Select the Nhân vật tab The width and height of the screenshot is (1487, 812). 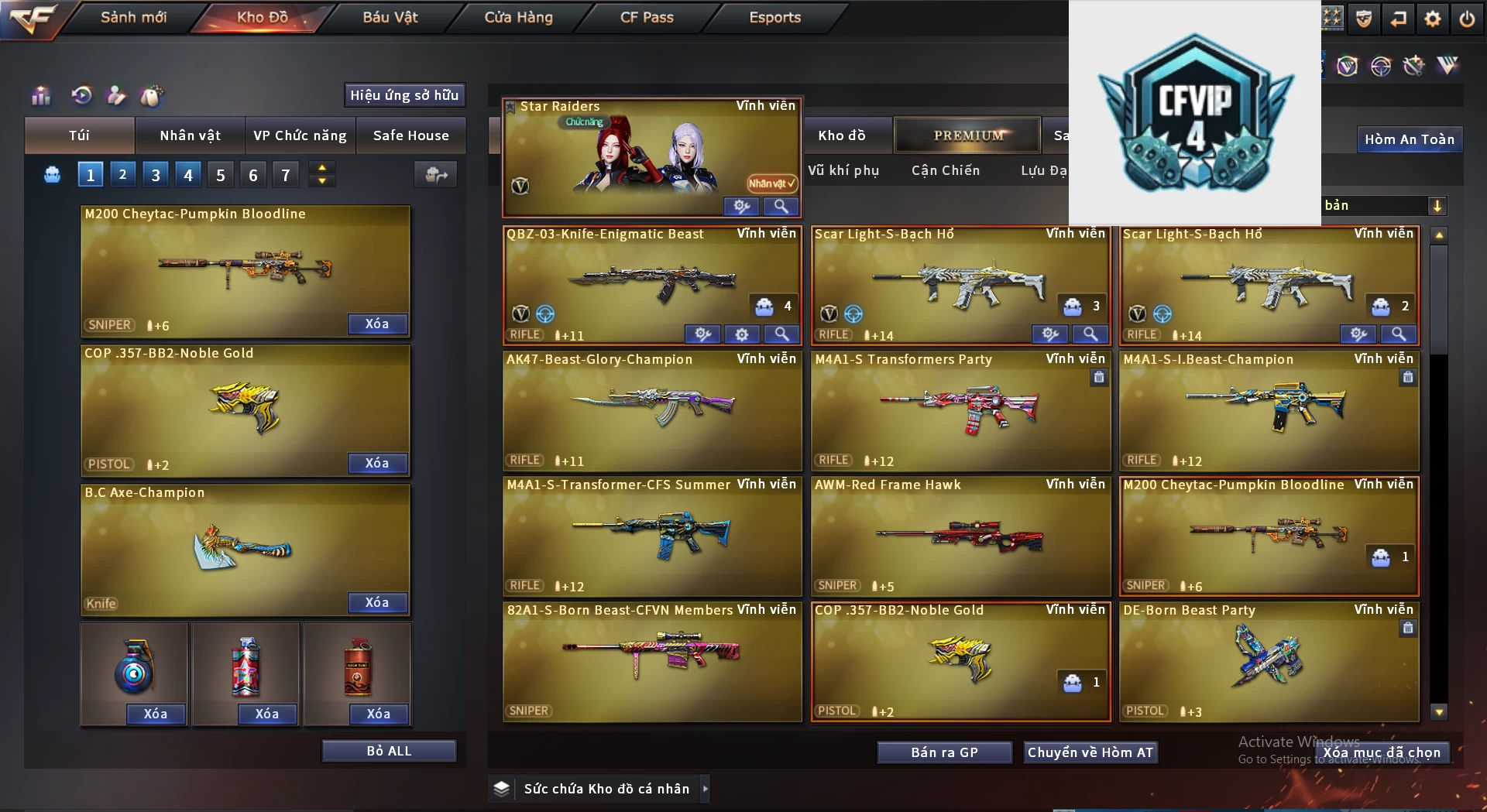click(190, 135)
